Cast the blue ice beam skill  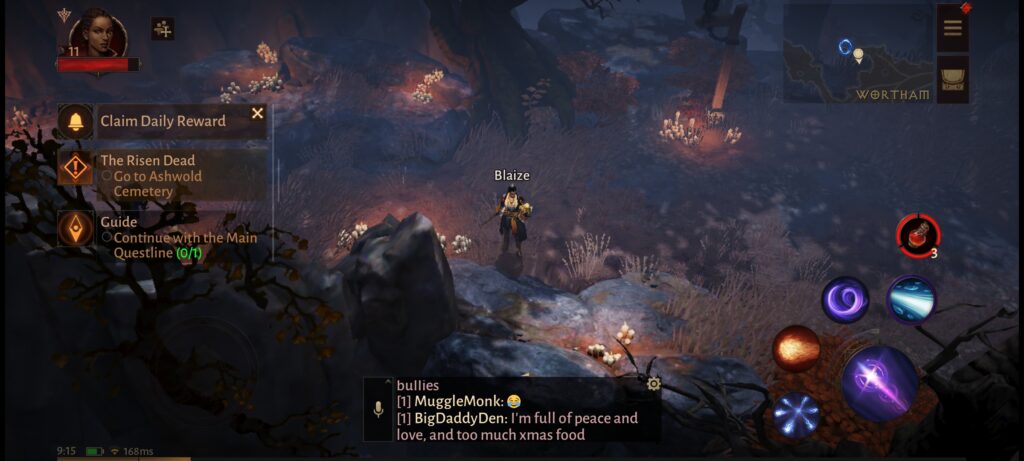pos(911,299)
